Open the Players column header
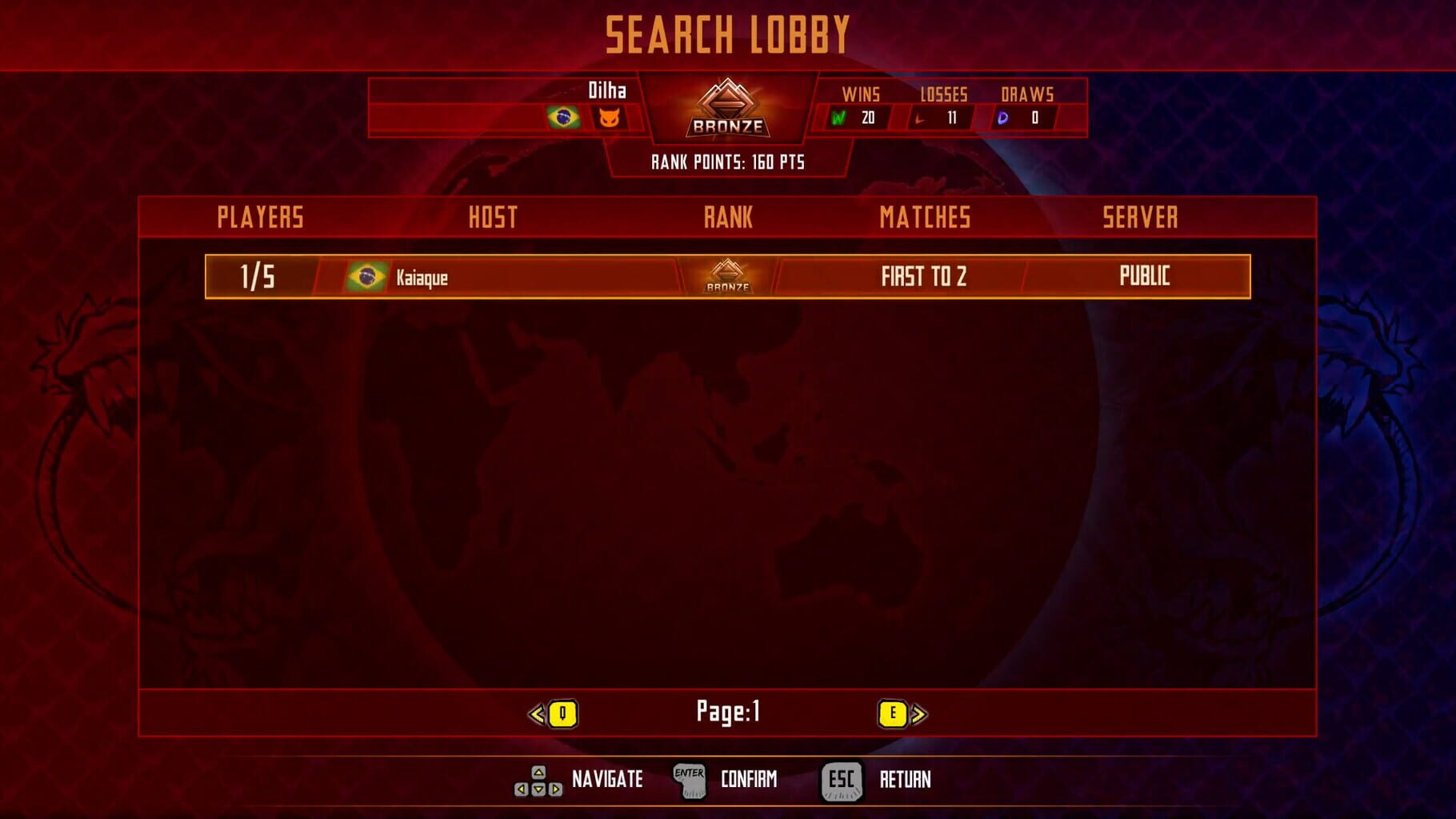The height and width of the screenshot is (819, 1456). point(258,216)
